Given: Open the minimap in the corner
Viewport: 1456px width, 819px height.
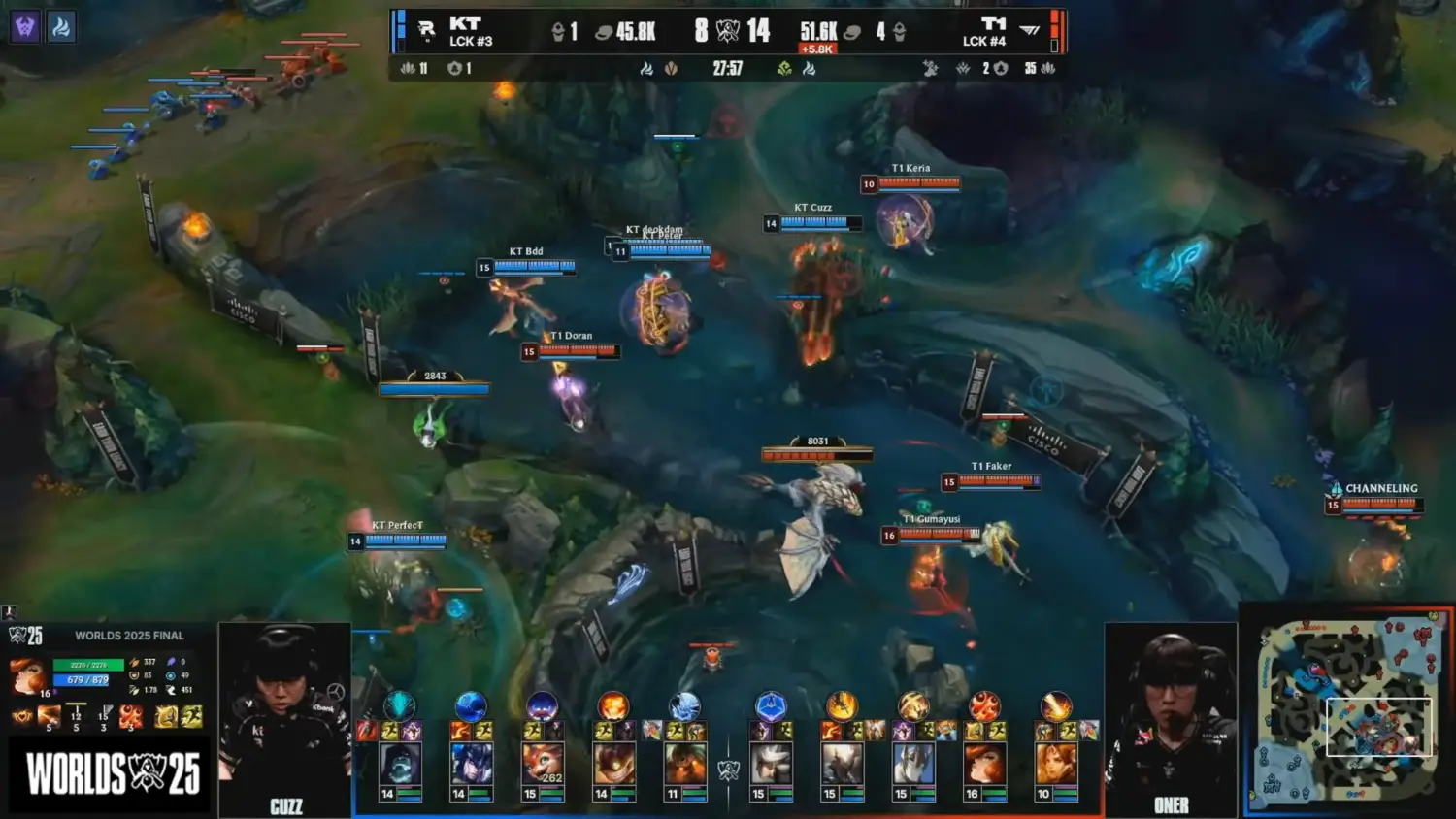Looking at the screenshot, I should click(1349, 709).
